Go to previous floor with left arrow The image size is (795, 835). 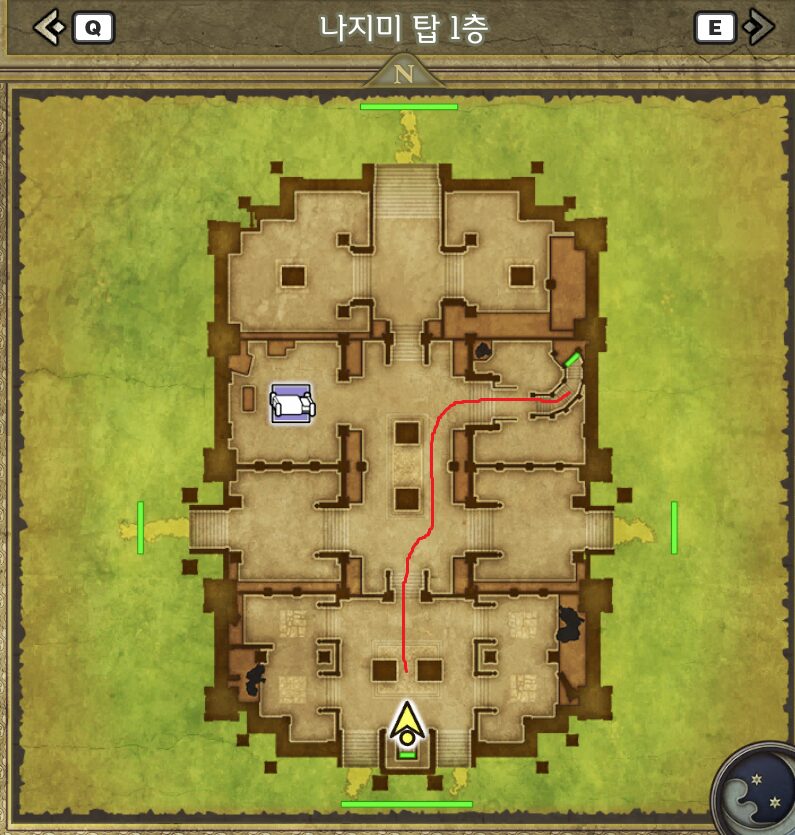(x=48, y=27)
